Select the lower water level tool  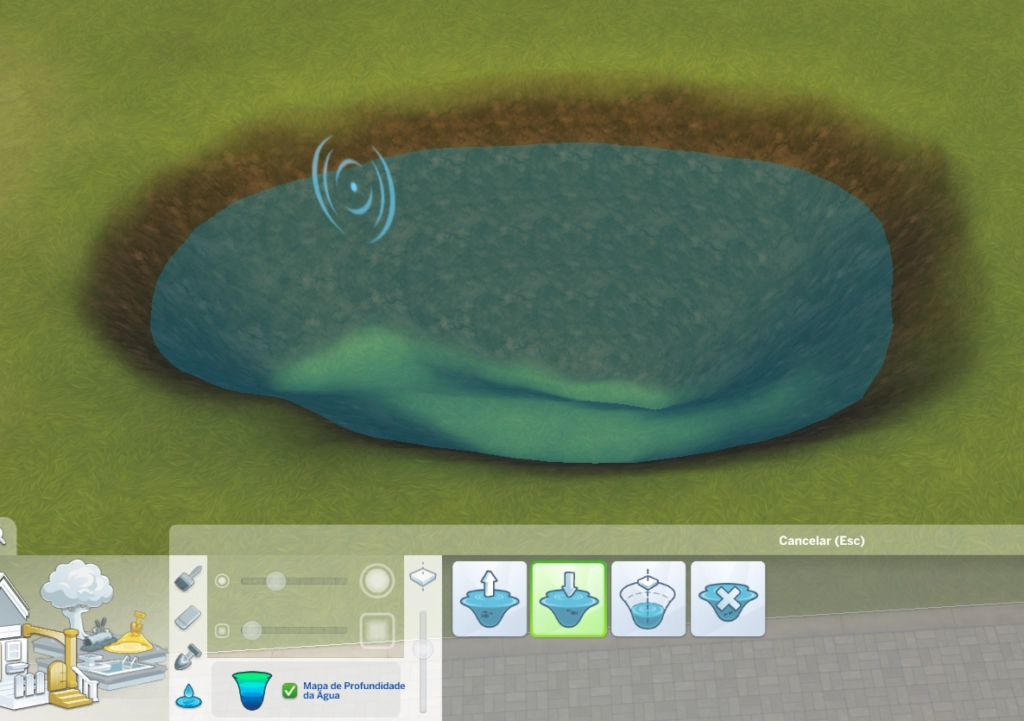point(568,599)
